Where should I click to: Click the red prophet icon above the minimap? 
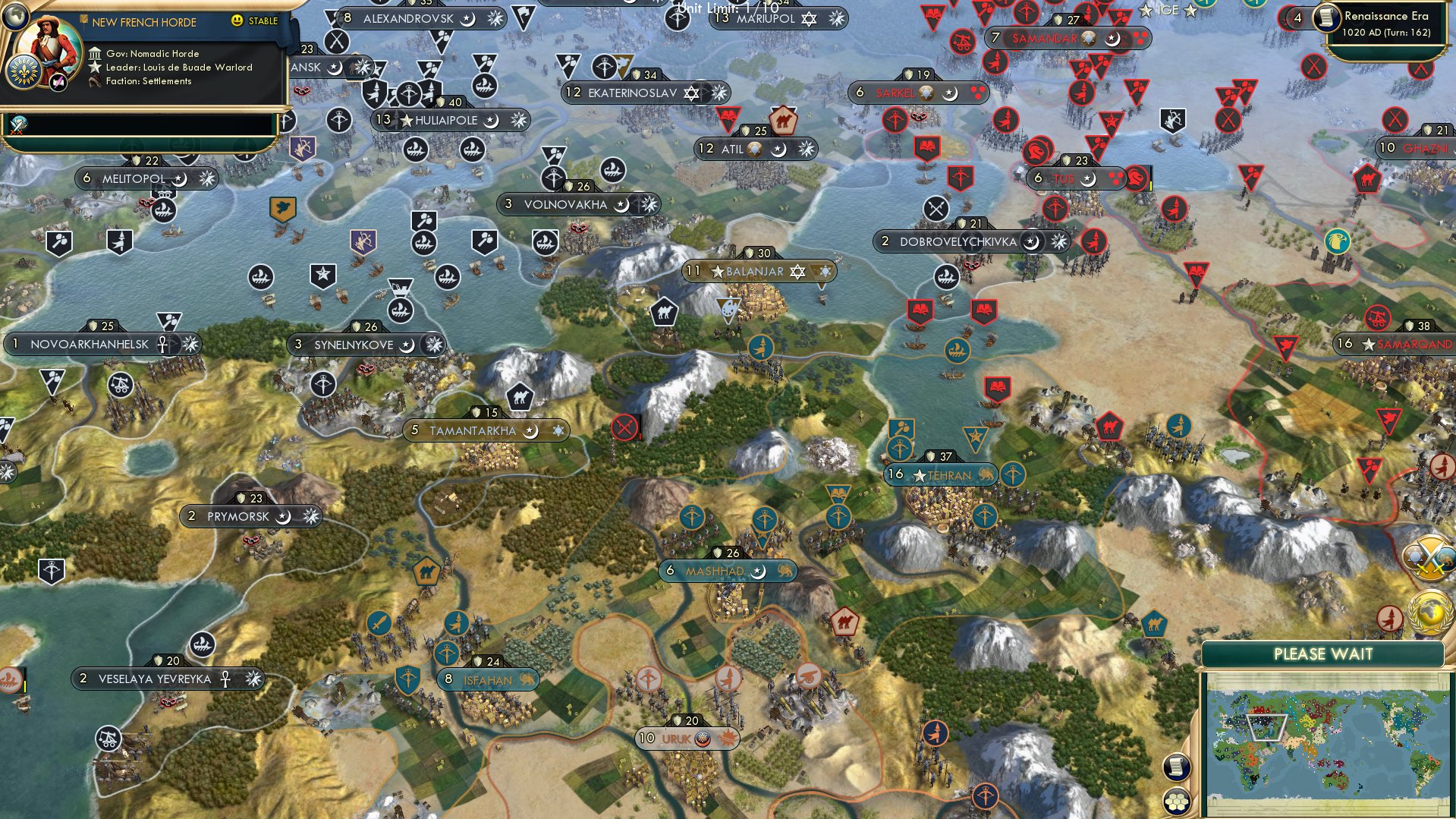coord(1392,616)
